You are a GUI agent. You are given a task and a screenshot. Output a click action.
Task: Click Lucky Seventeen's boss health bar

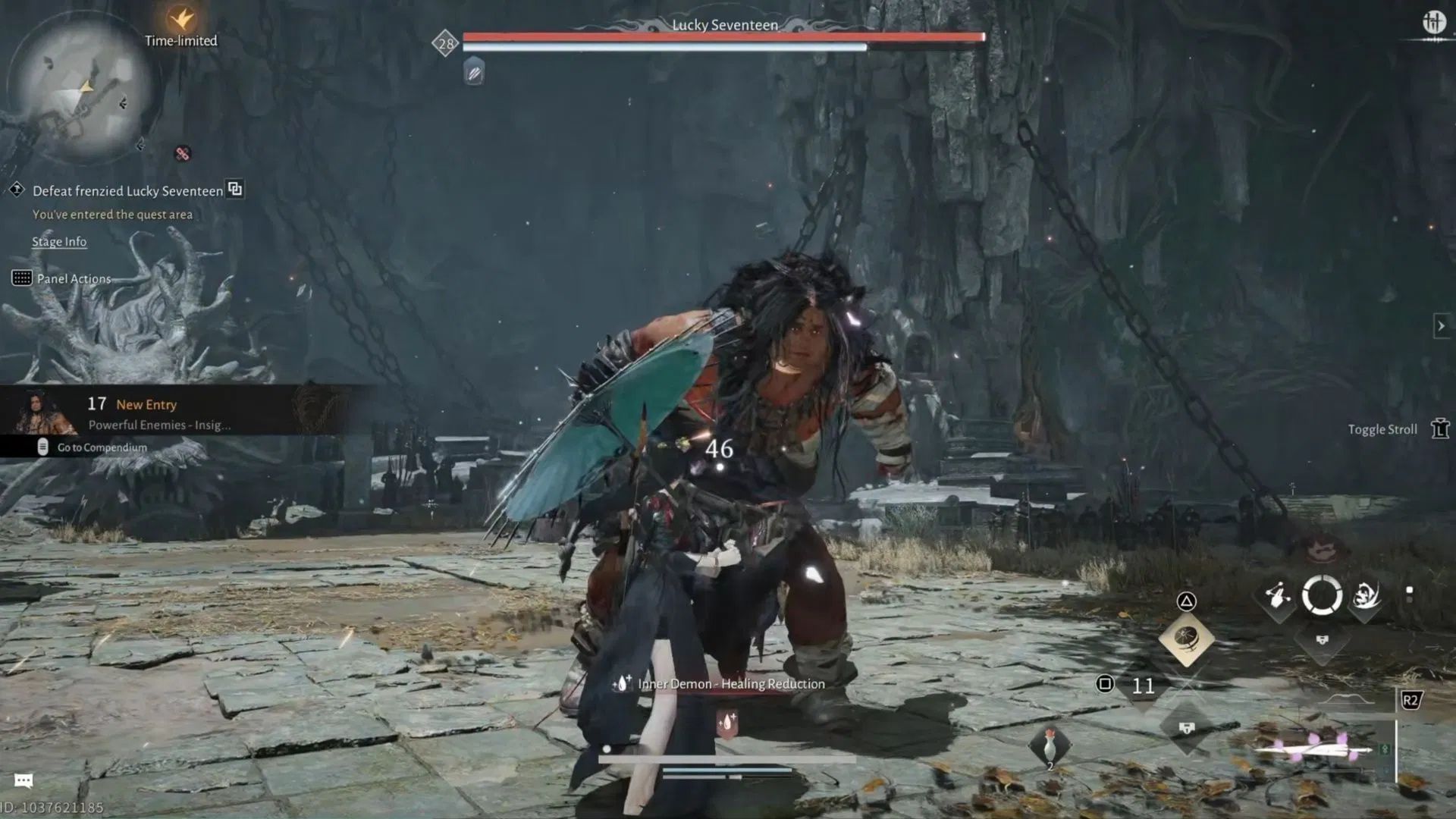720,35
